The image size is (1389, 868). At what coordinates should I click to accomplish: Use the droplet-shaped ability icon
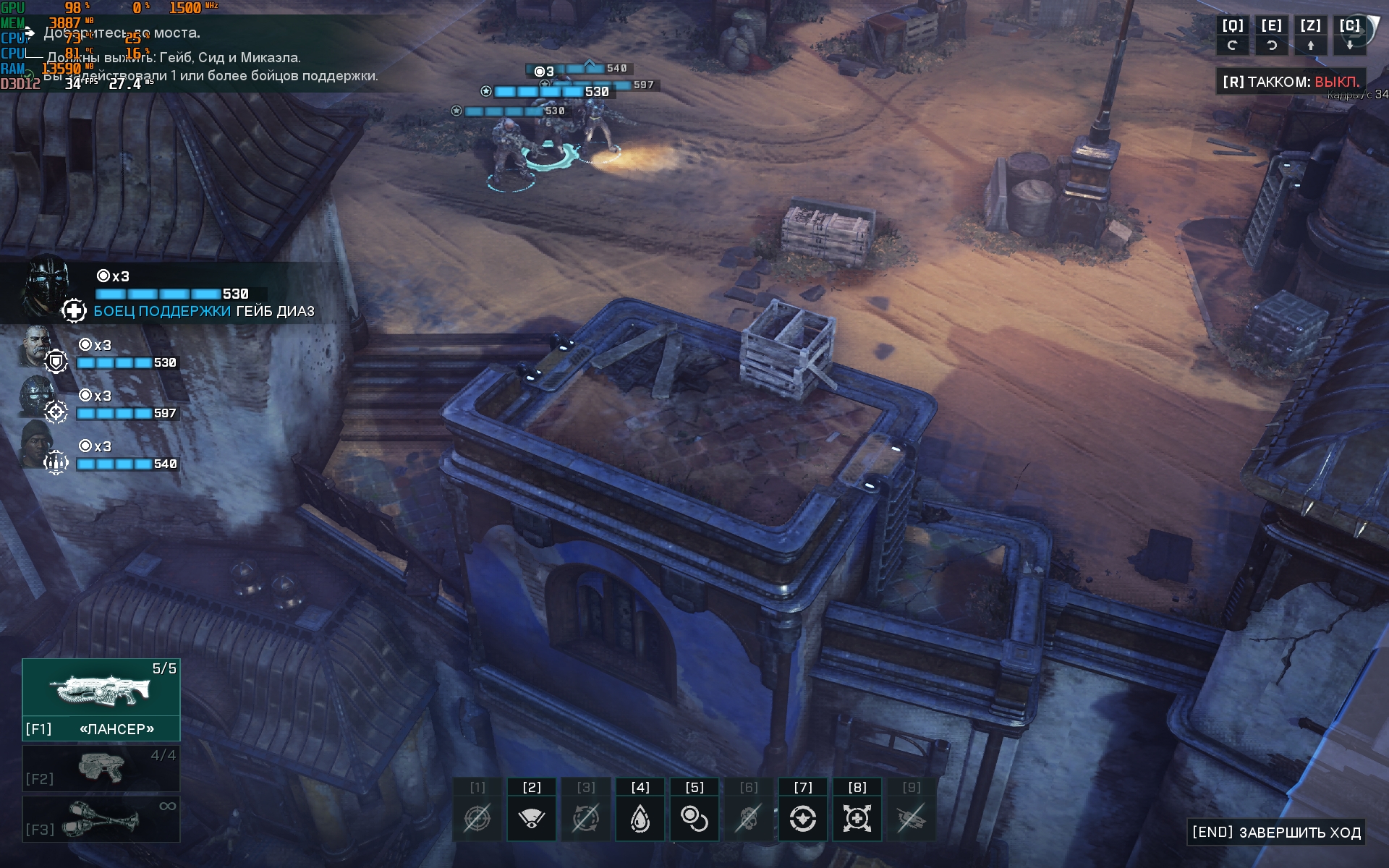coord(640,819)
